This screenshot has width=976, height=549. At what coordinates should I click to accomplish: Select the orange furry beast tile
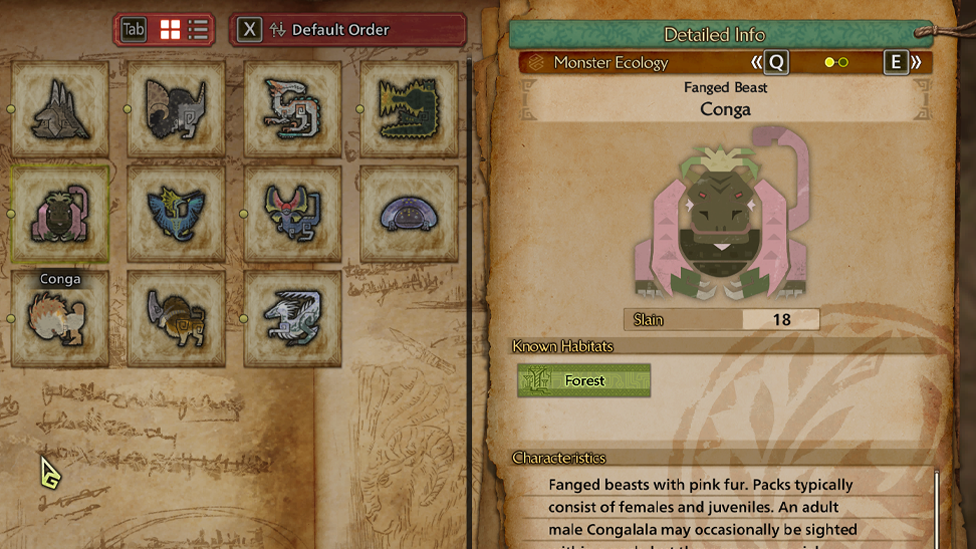coord(60,318)
